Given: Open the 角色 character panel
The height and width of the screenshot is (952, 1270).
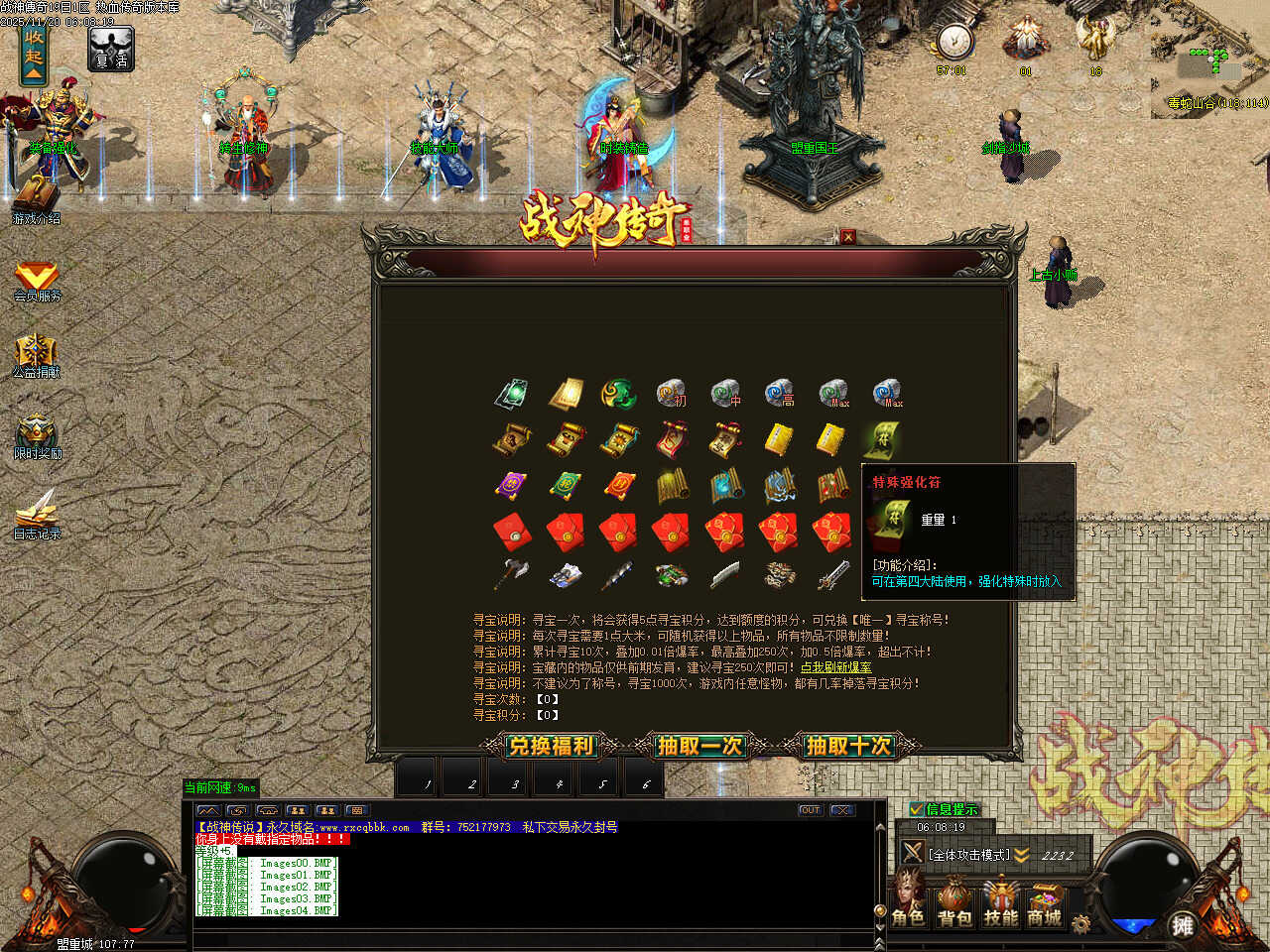Looking at the screenshot, I should pos(908,902).
